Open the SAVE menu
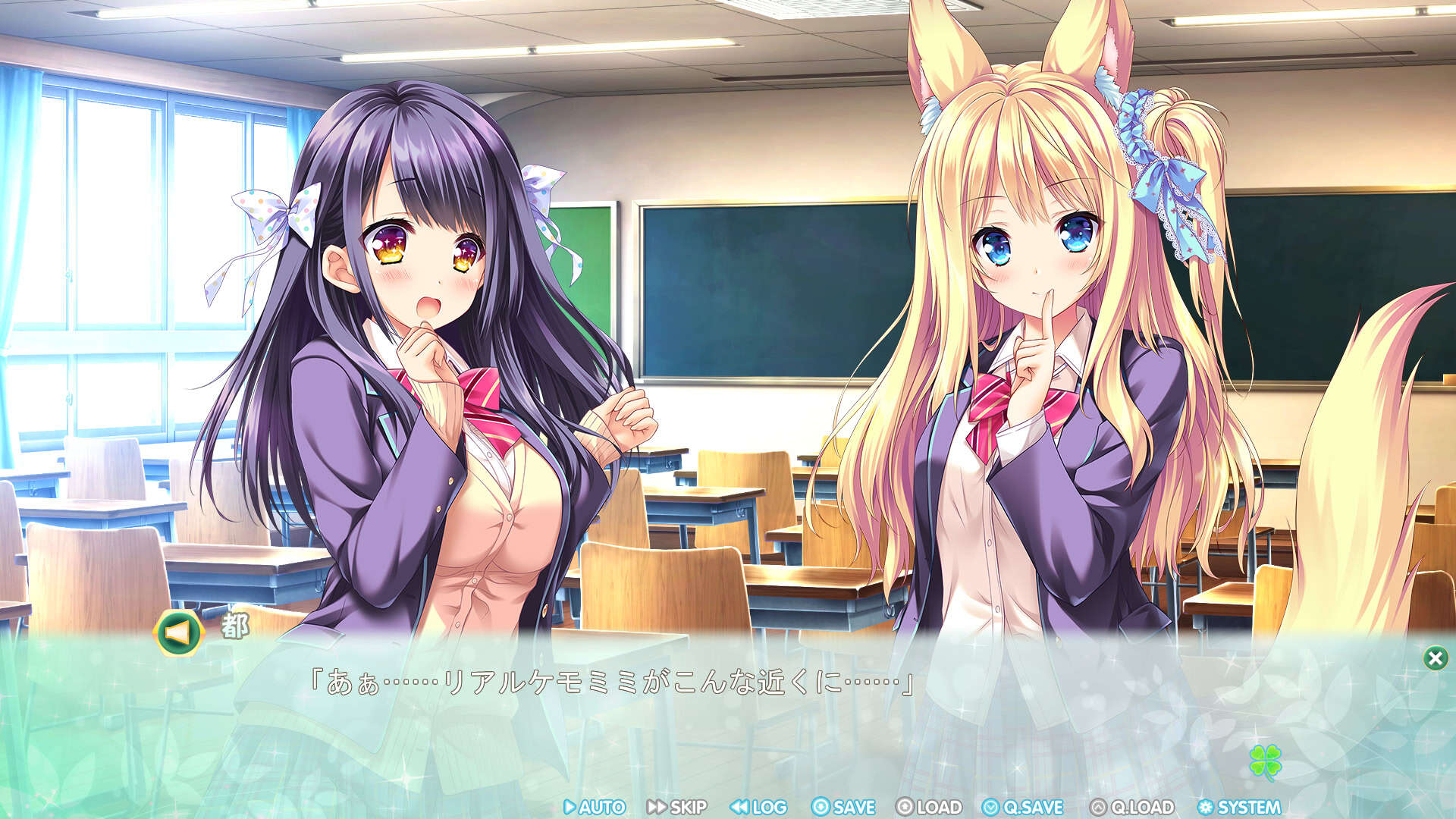The image size is (1456, 819). pos(843,807)
